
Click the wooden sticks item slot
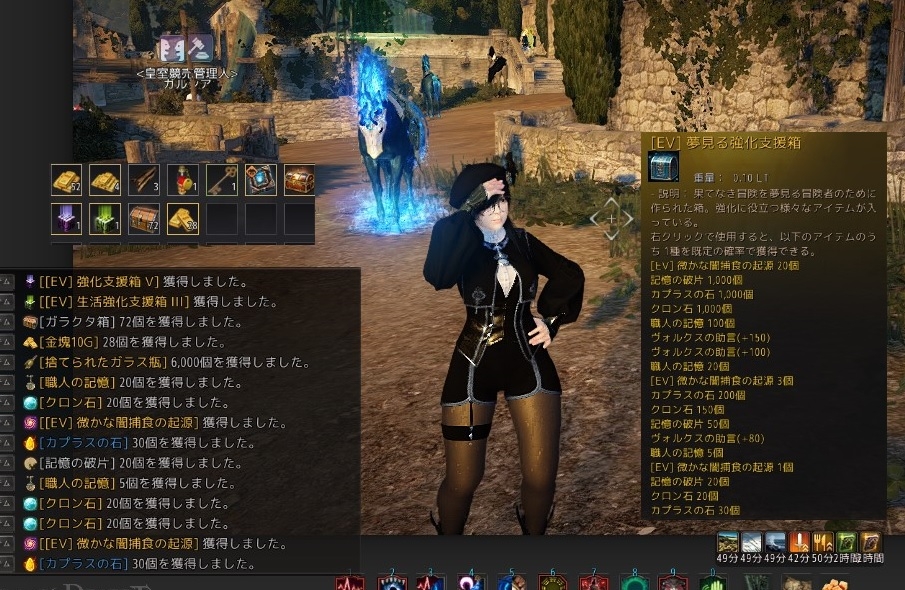[144, 180]
